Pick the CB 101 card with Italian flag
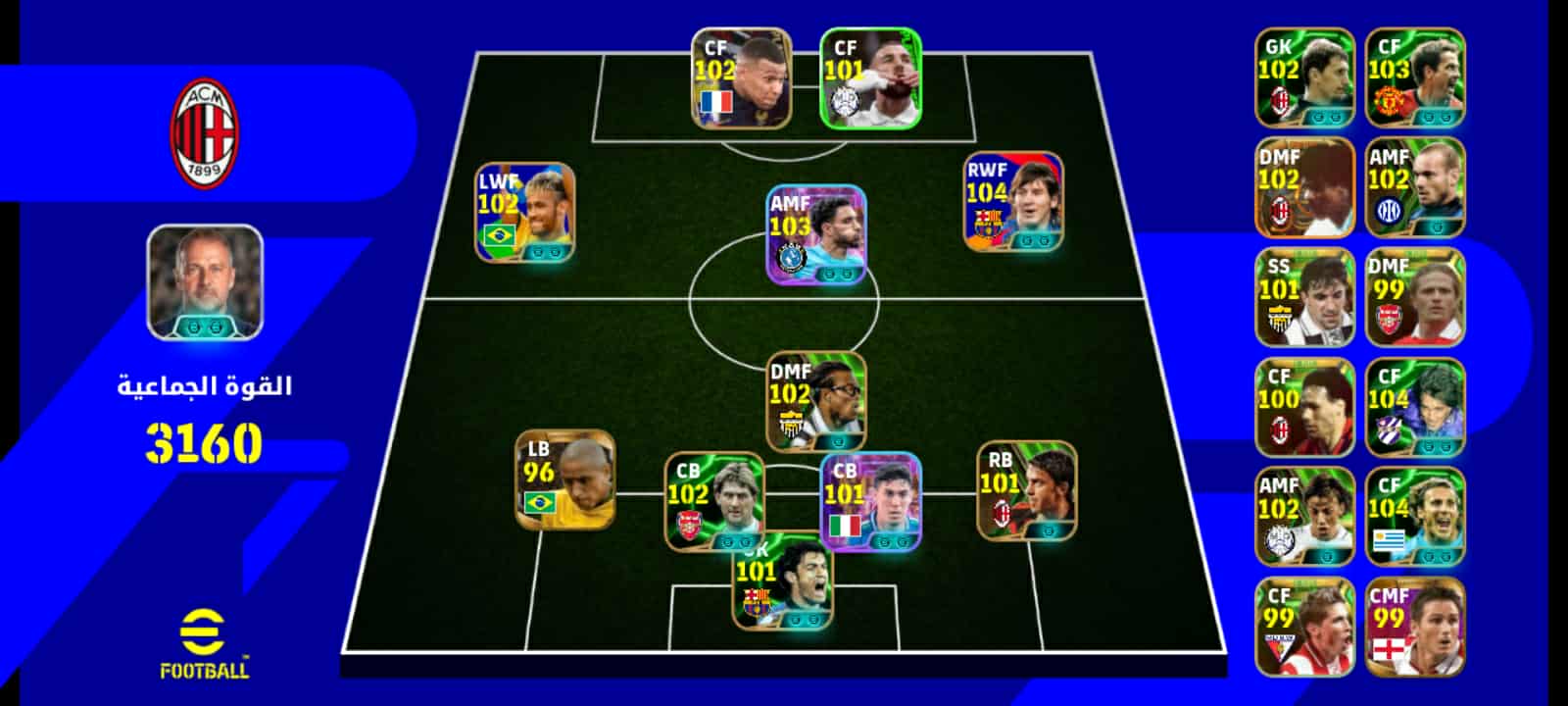Screen dimensions: 1568x706 pyautogui.click(x=870, y=502)
